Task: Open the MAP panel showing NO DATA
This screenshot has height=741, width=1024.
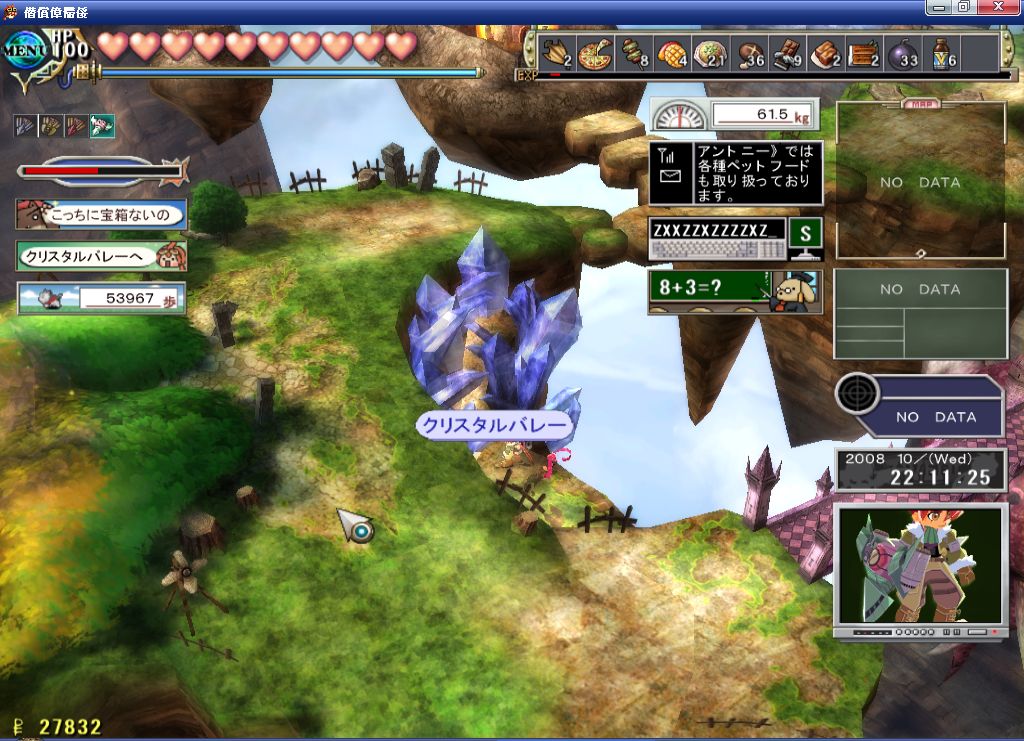Action: (920, 180)
